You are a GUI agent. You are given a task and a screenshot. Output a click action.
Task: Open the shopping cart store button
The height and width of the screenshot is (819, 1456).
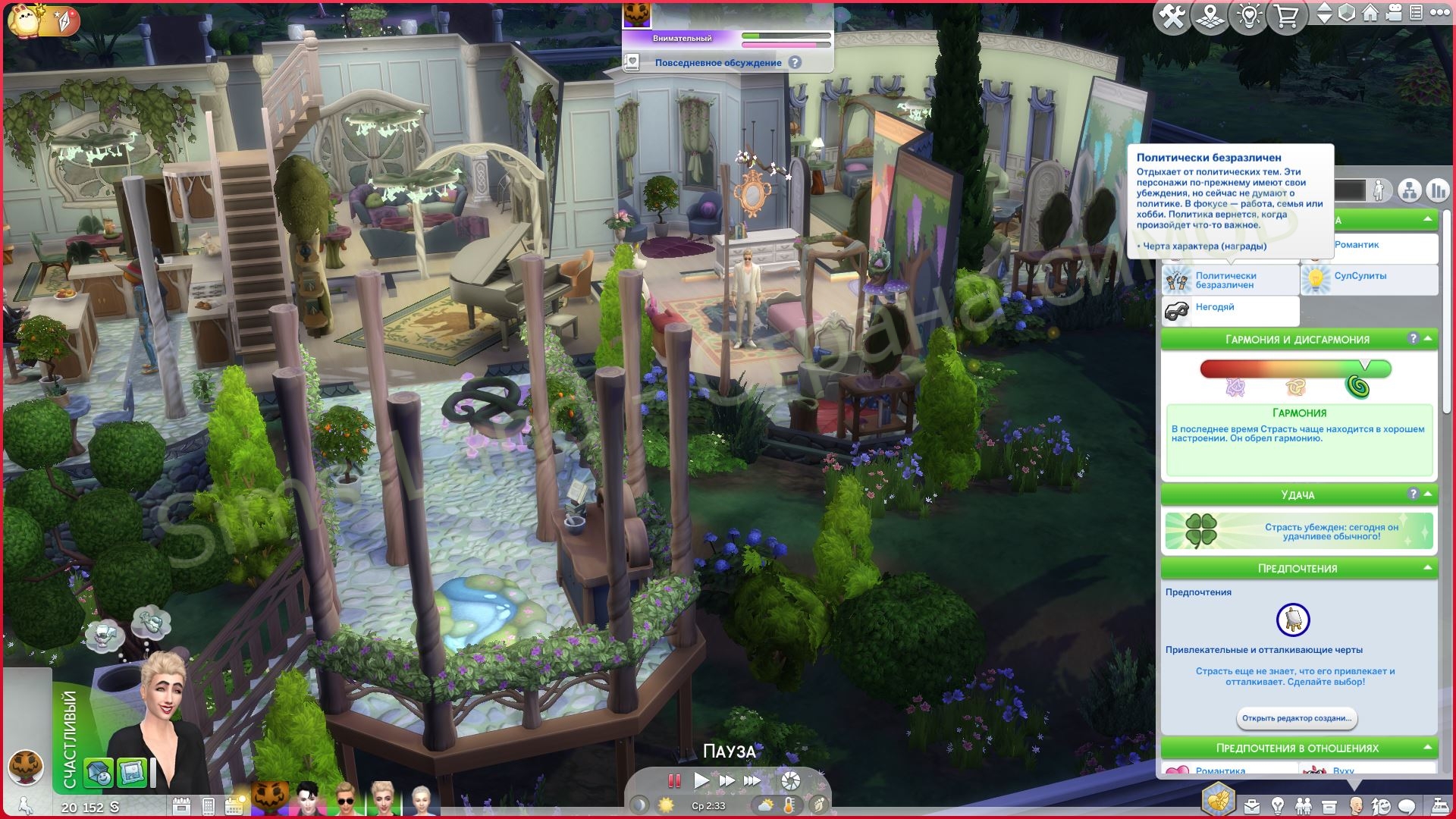pos(1287,17)
